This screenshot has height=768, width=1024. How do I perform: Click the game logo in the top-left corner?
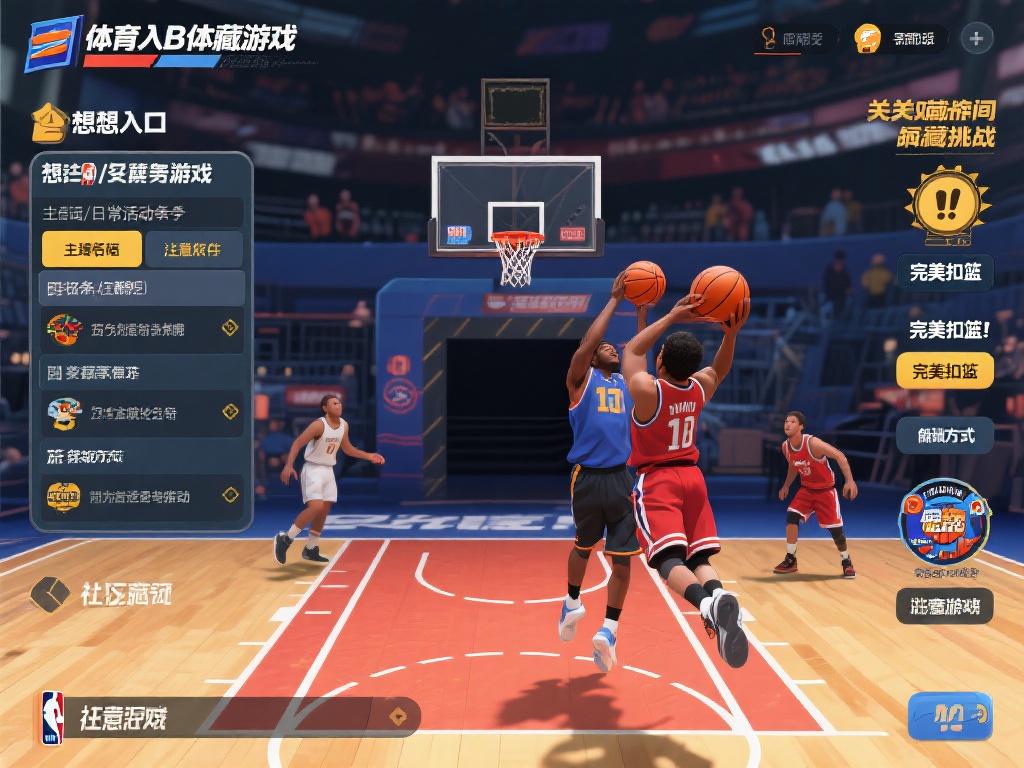(52, 44)
